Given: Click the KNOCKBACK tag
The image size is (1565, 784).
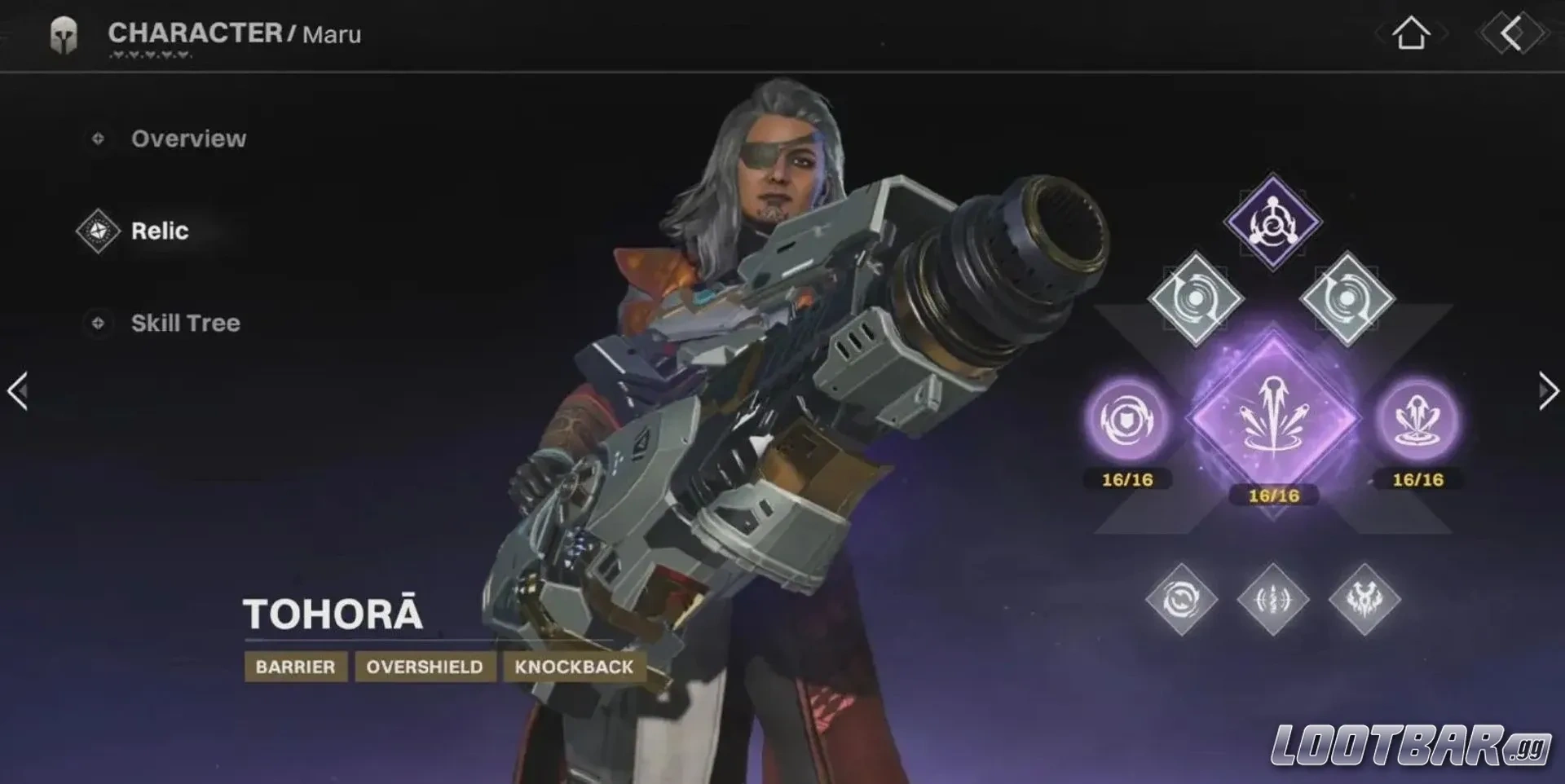Looking at the screenshot, I should click(x=574, y=667).
